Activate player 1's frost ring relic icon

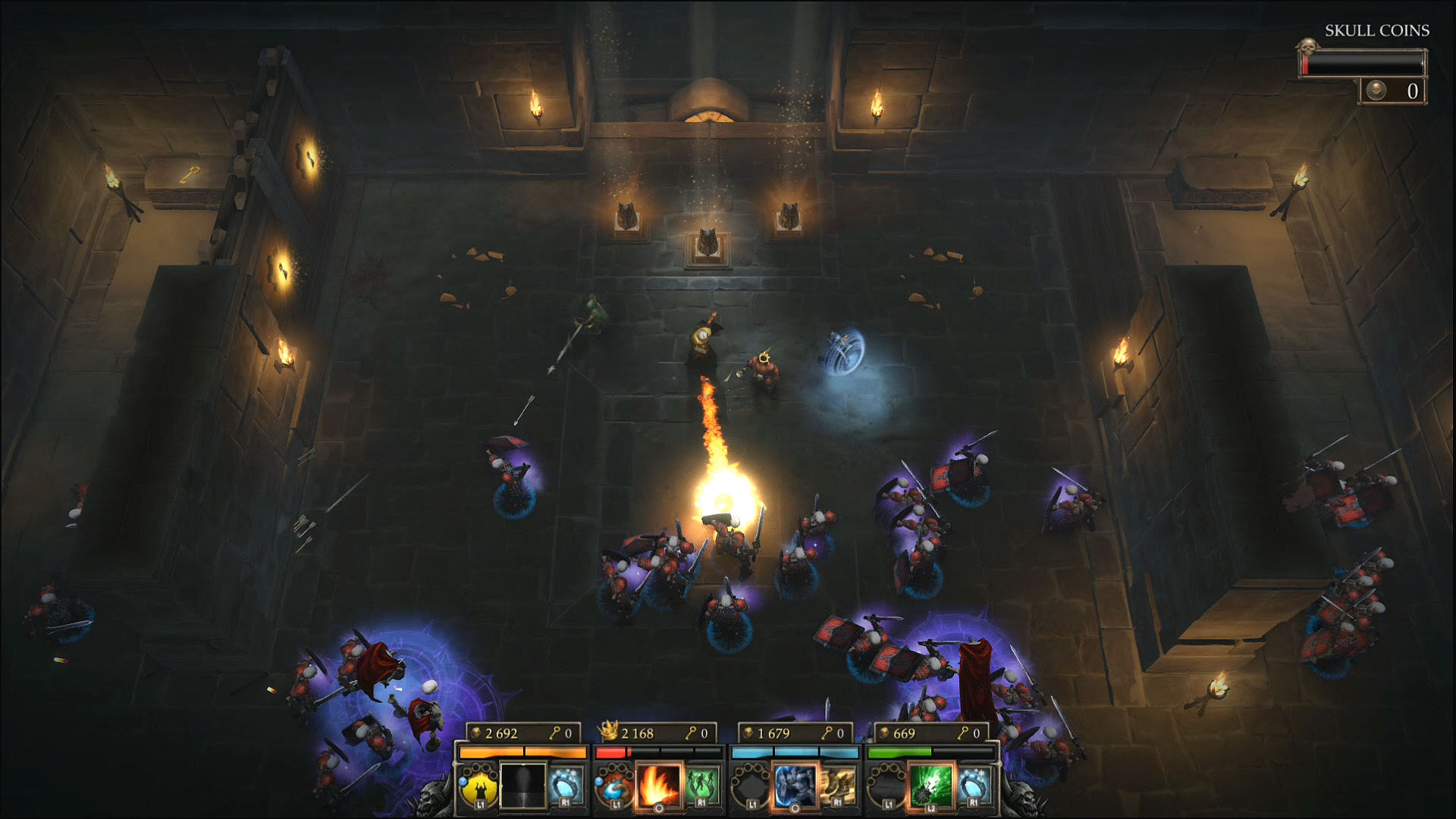[x=566, y=786]
